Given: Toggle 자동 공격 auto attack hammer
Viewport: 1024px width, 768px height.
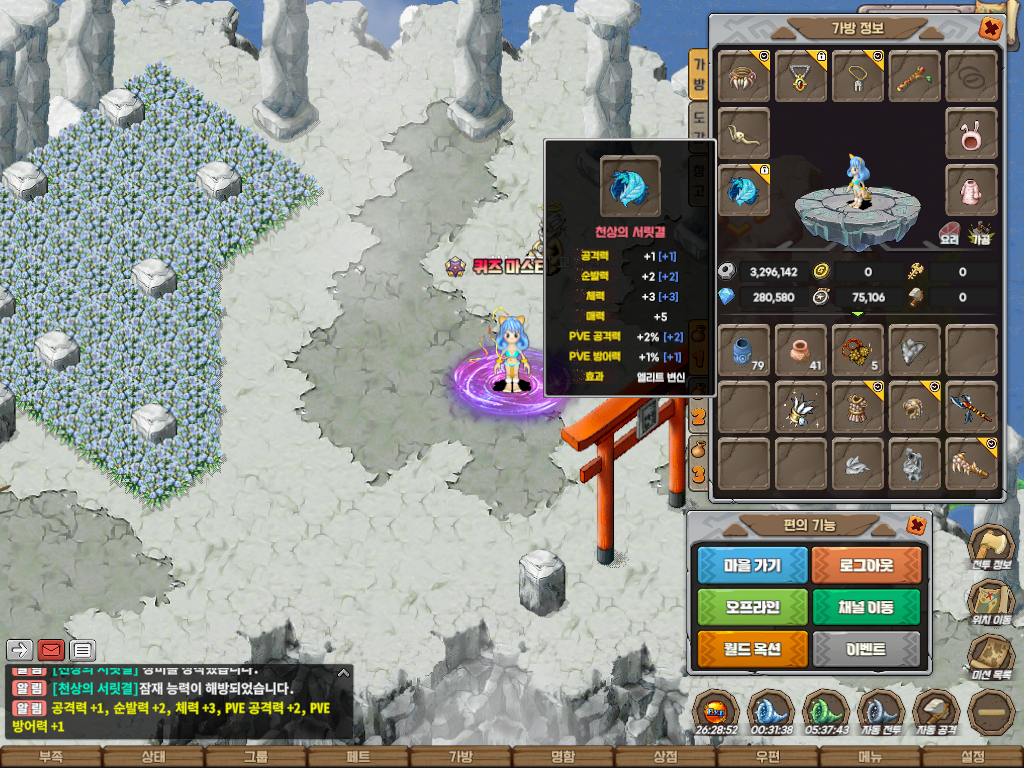Looking at the screenshot, I should tap(936, 710).
